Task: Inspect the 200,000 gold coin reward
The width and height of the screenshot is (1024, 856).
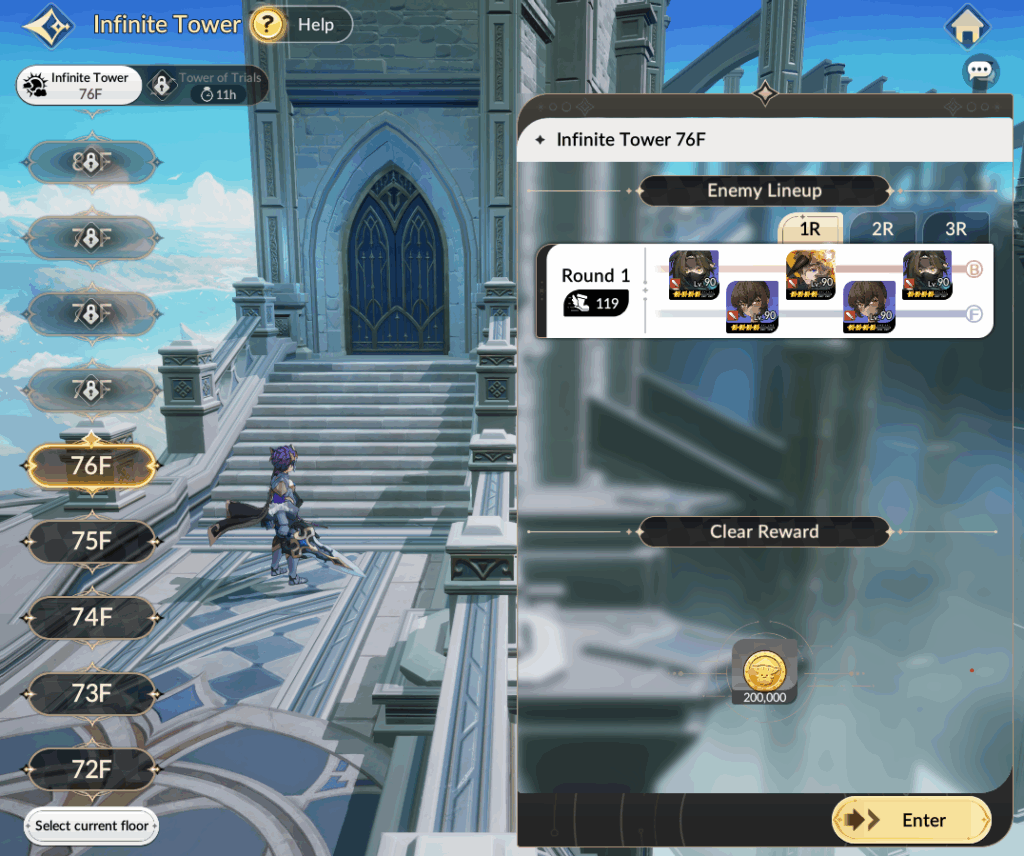Action: 764,671
